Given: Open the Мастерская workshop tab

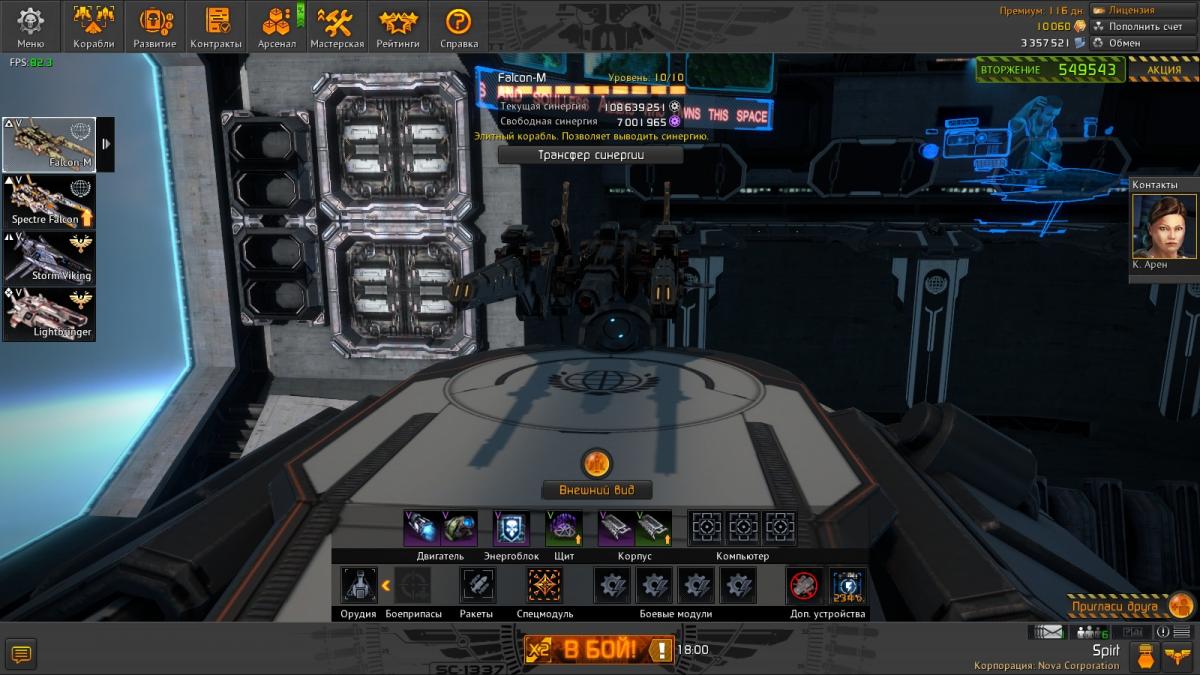Looking at the screenshot, I should point(337,26).
